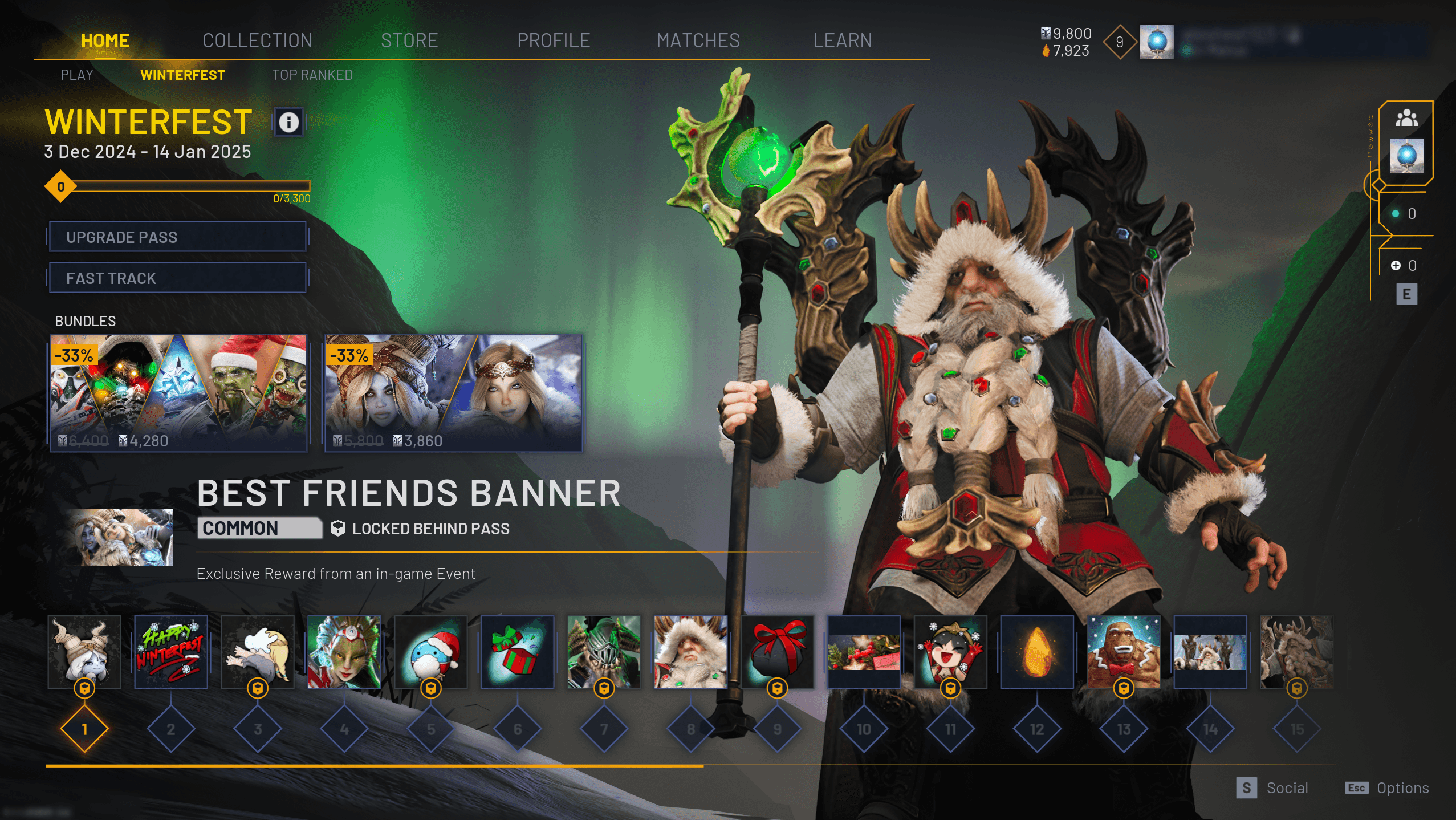View the 3,860 discounted bundle
This screenshot has height=820, width=1456.
pyautogui.click(x=453, y=393)
